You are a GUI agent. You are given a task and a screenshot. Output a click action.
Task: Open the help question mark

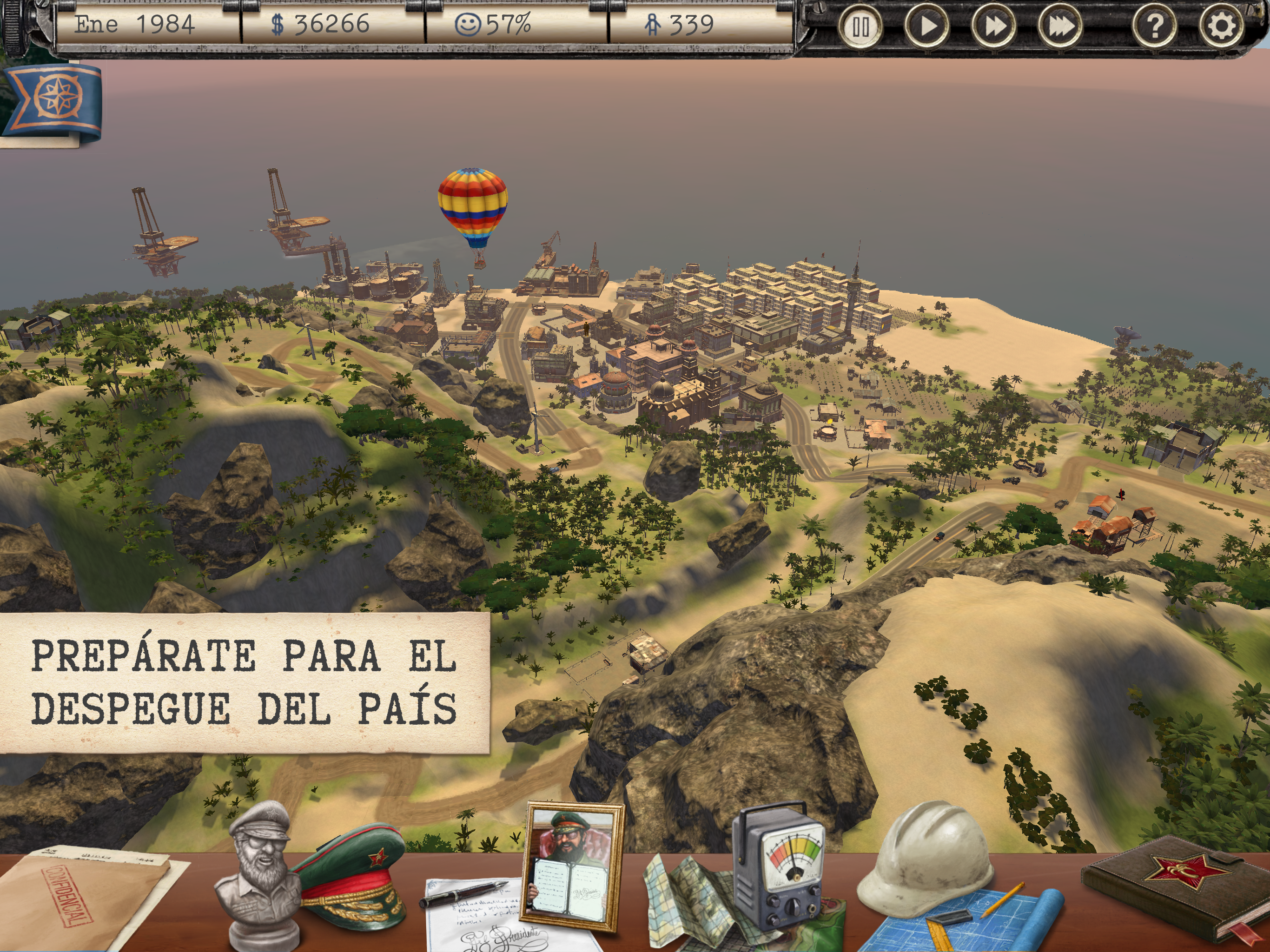[1155, 27]
